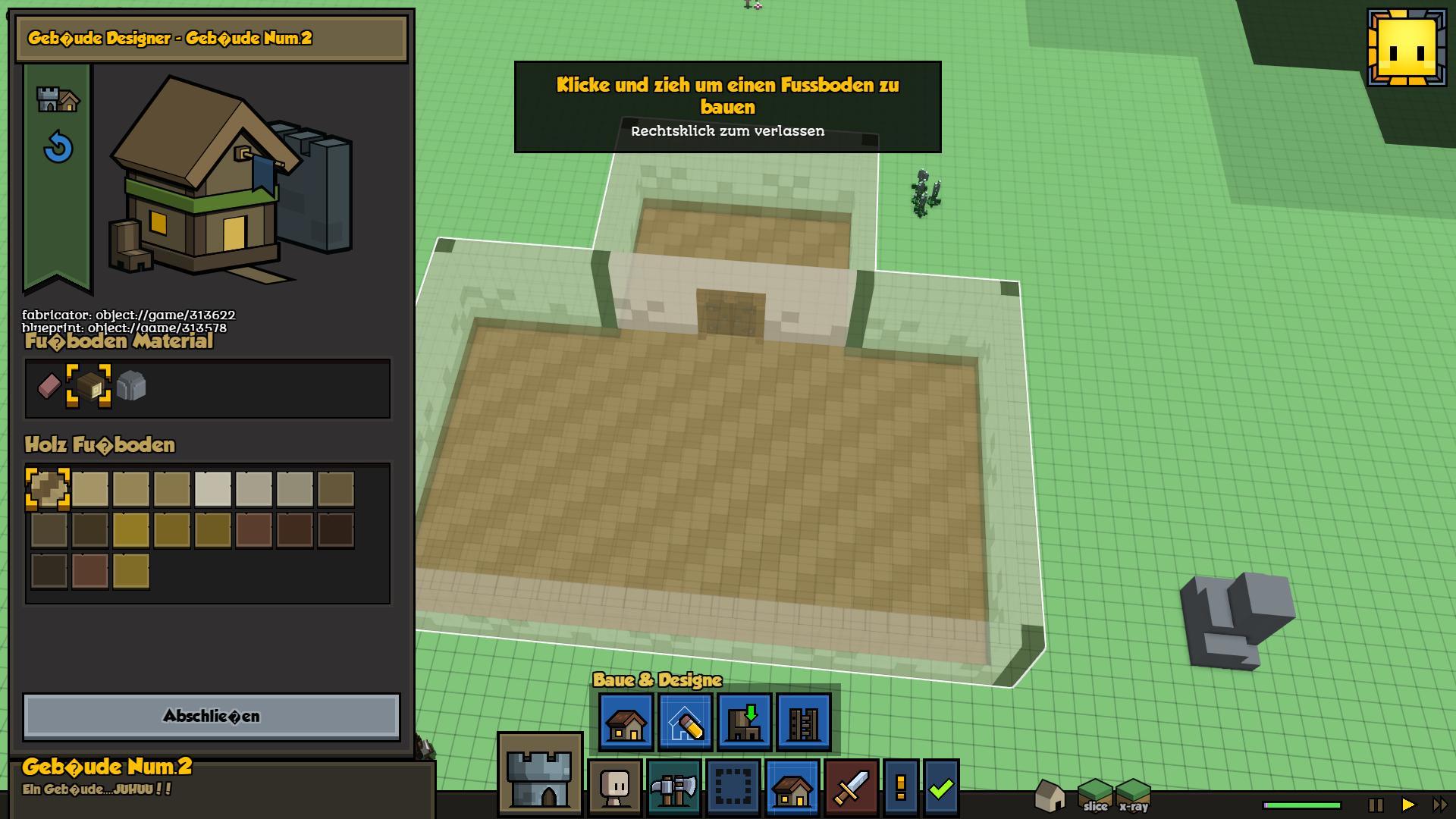Pause the game speed
This screenshot has width=1456, height=819.
(x=1376, y=805)
